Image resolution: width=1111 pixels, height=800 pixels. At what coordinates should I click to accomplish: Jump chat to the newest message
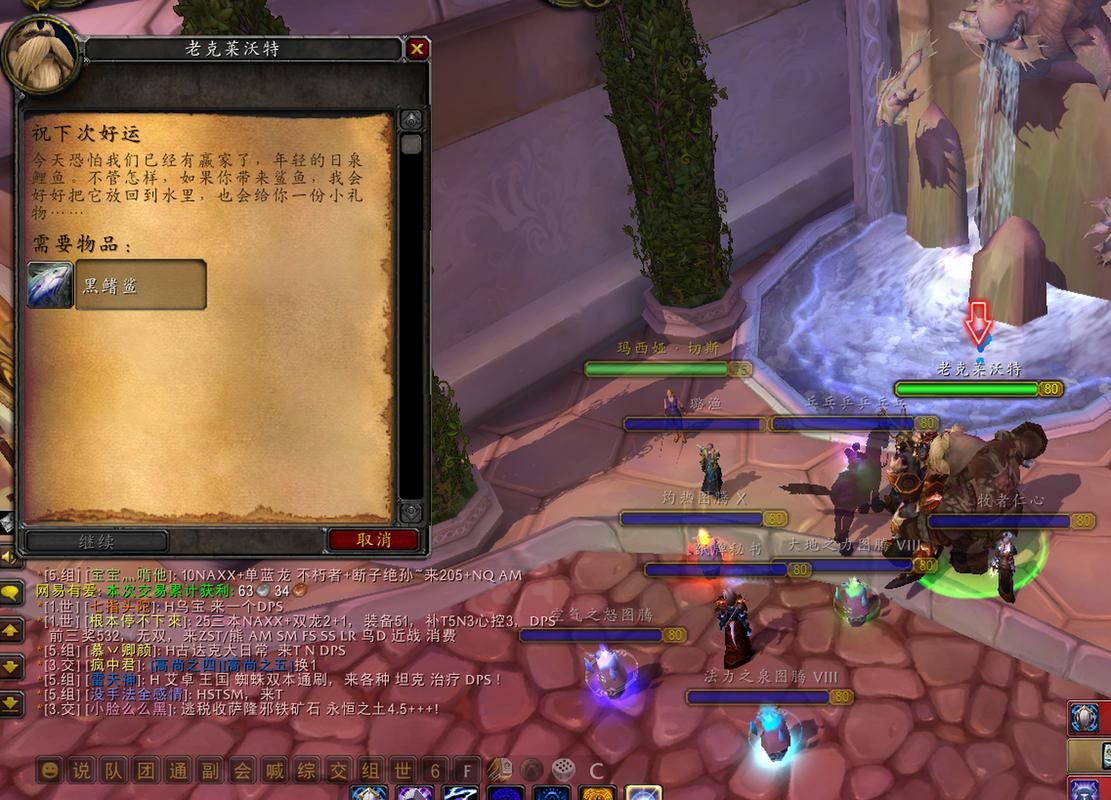coord(11,703)
